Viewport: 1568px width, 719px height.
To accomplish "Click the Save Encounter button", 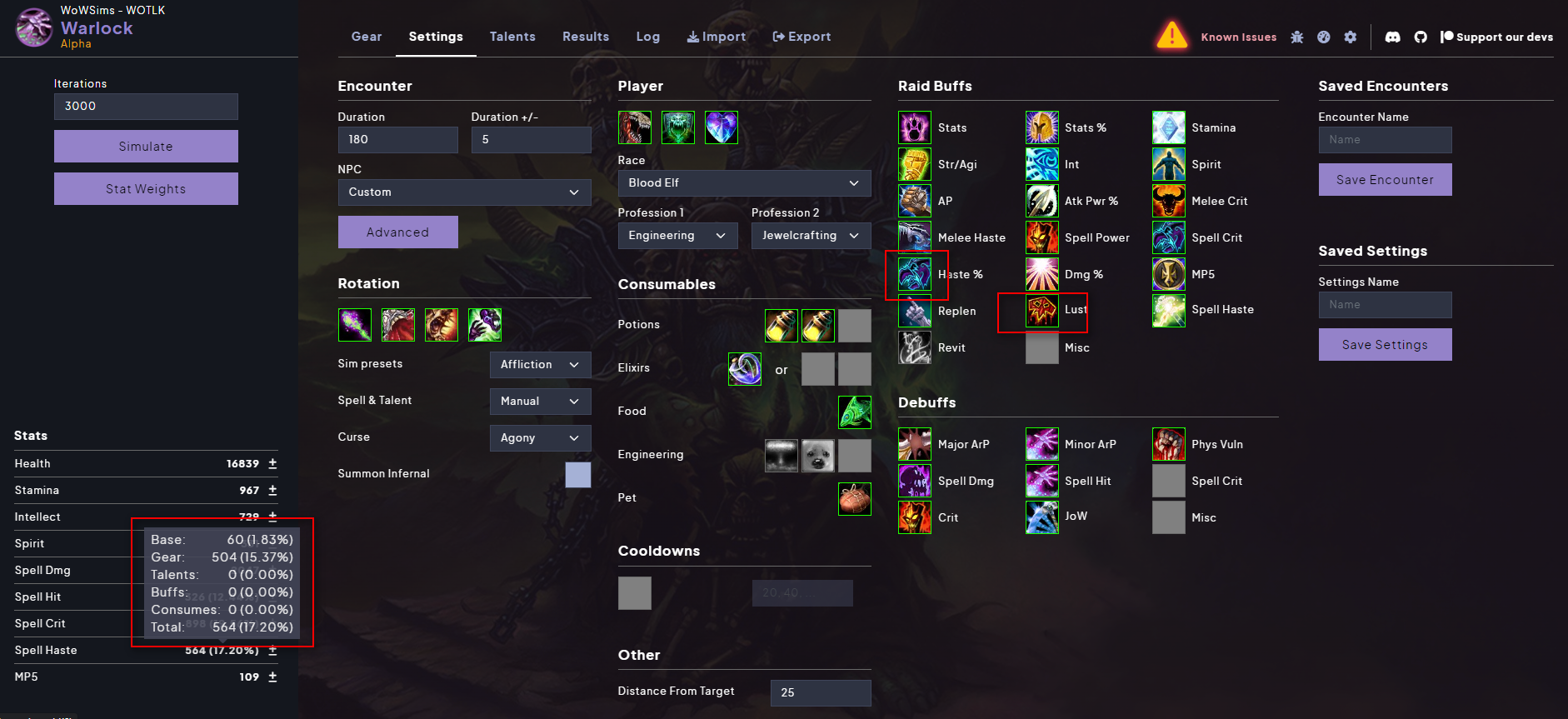I will (x=1385, y=179).
